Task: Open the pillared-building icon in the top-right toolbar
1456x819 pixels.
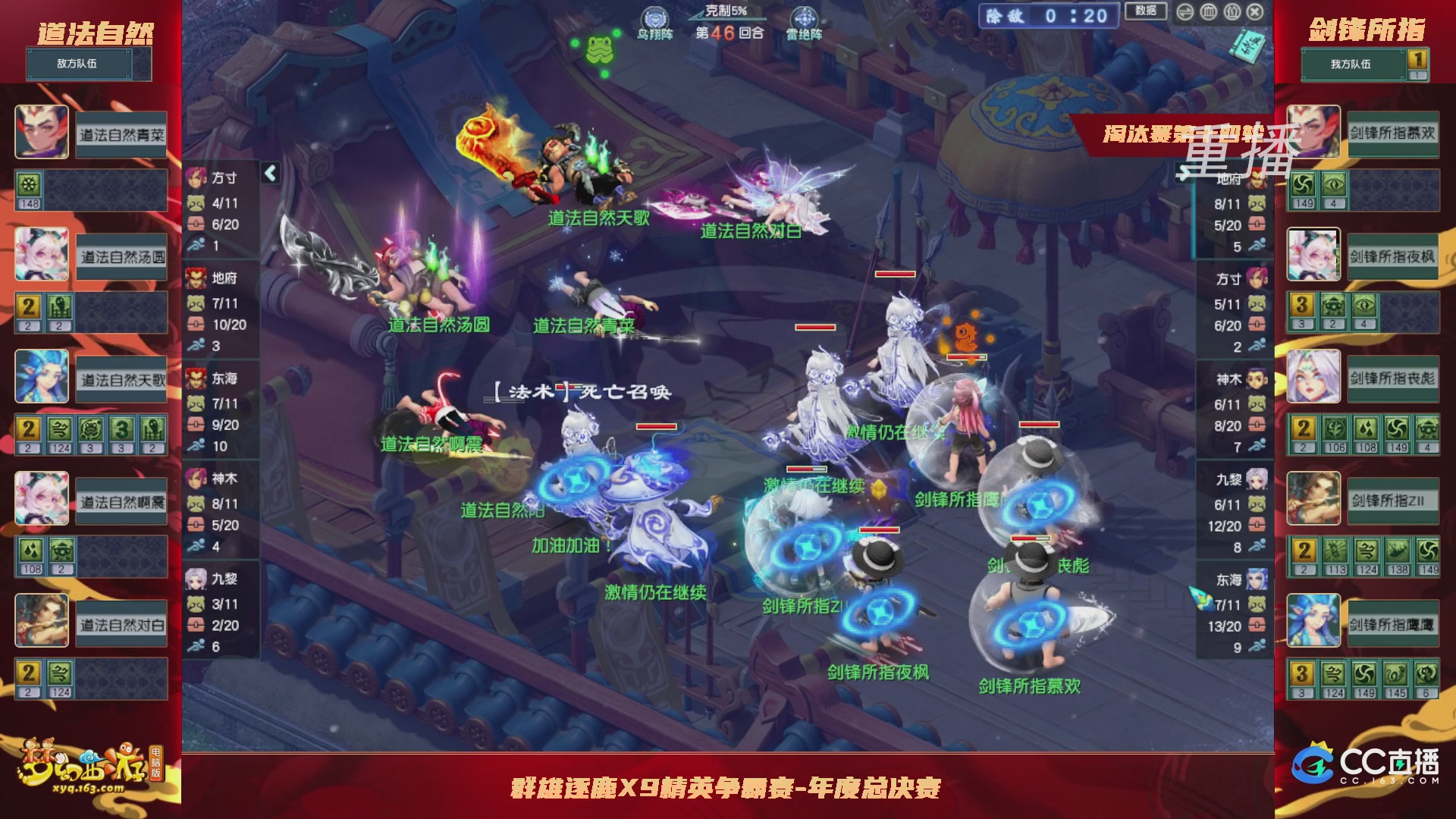Action: [x=1209, y=11]
